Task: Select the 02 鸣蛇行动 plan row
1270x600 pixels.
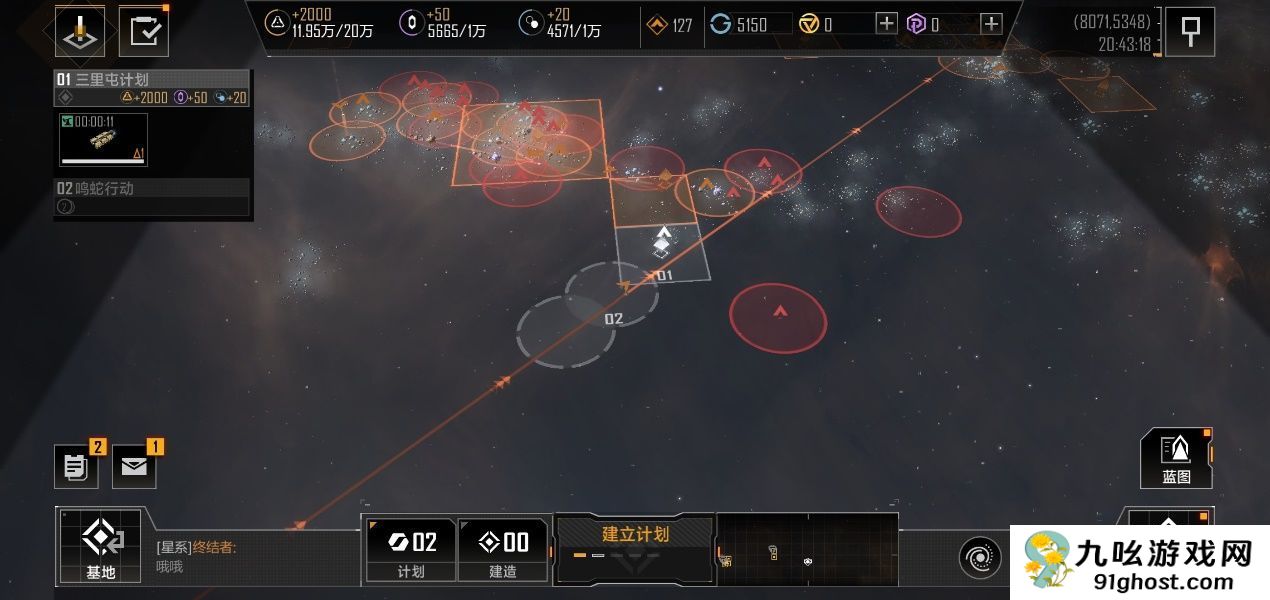Action: coord(152,188)
